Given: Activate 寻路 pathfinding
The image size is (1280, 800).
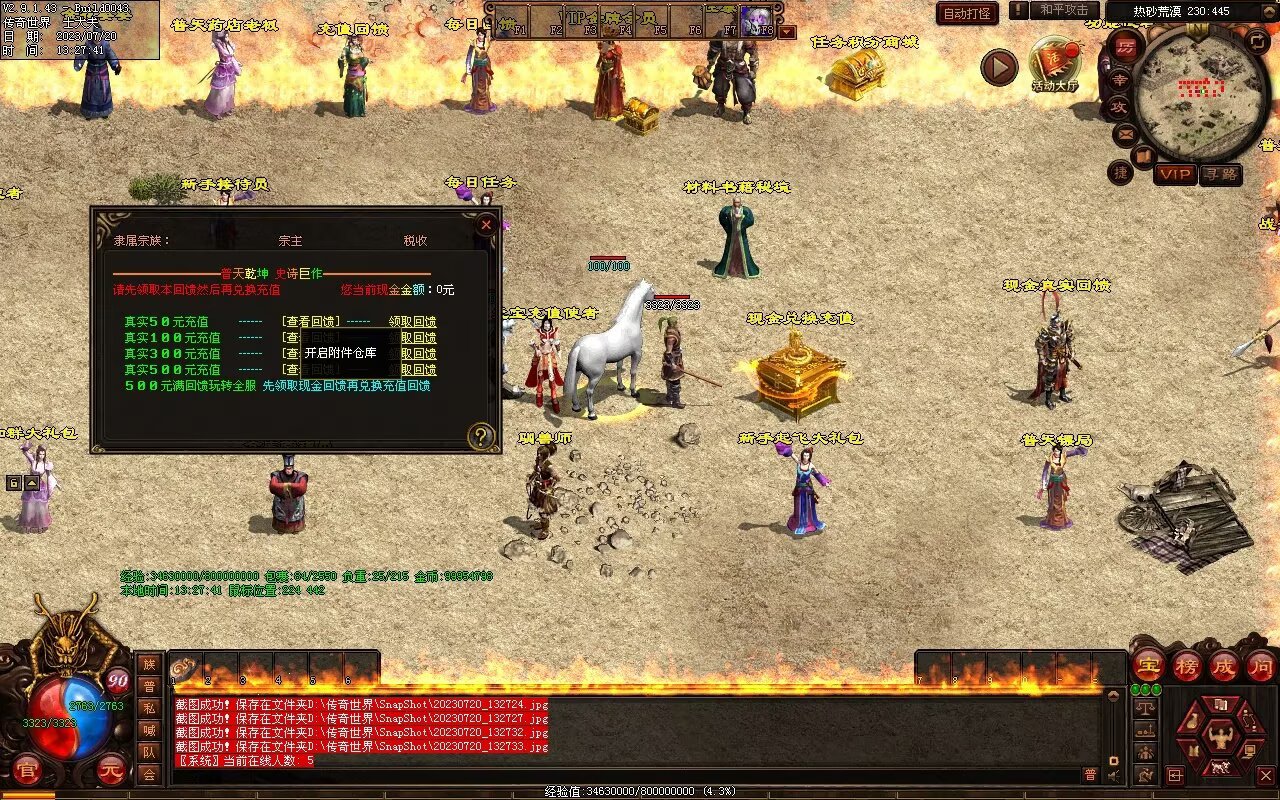Looking at the screenshot, I should click(x=1220, y=174).
